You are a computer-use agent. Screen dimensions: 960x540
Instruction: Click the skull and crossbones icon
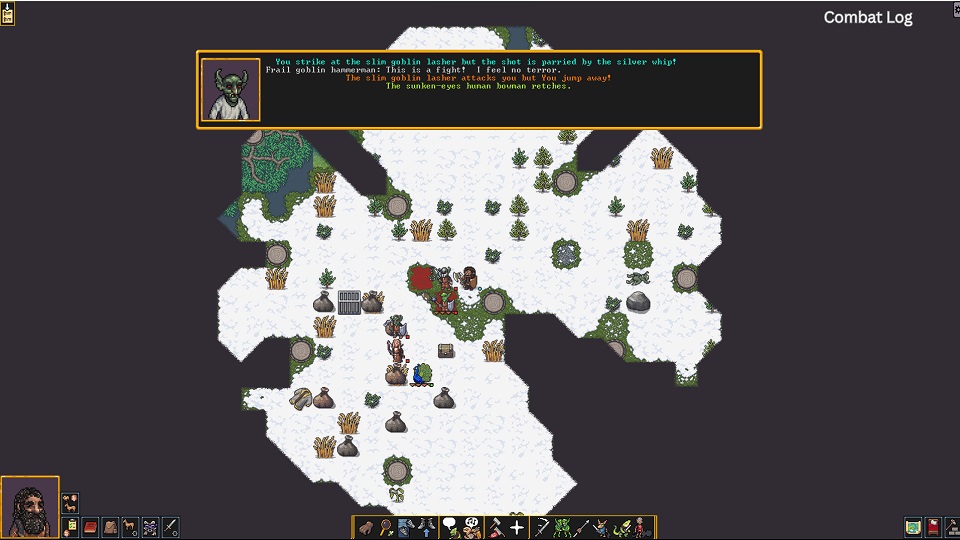(x=150, y=527)
